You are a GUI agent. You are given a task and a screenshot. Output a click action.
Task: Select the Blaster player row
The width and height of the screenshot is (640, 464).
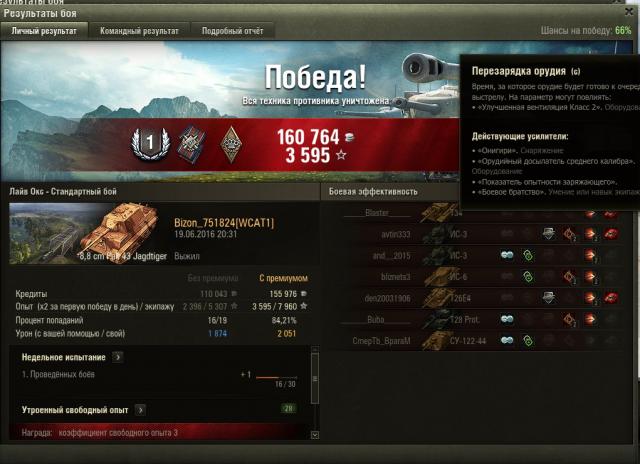click(378, 213)
